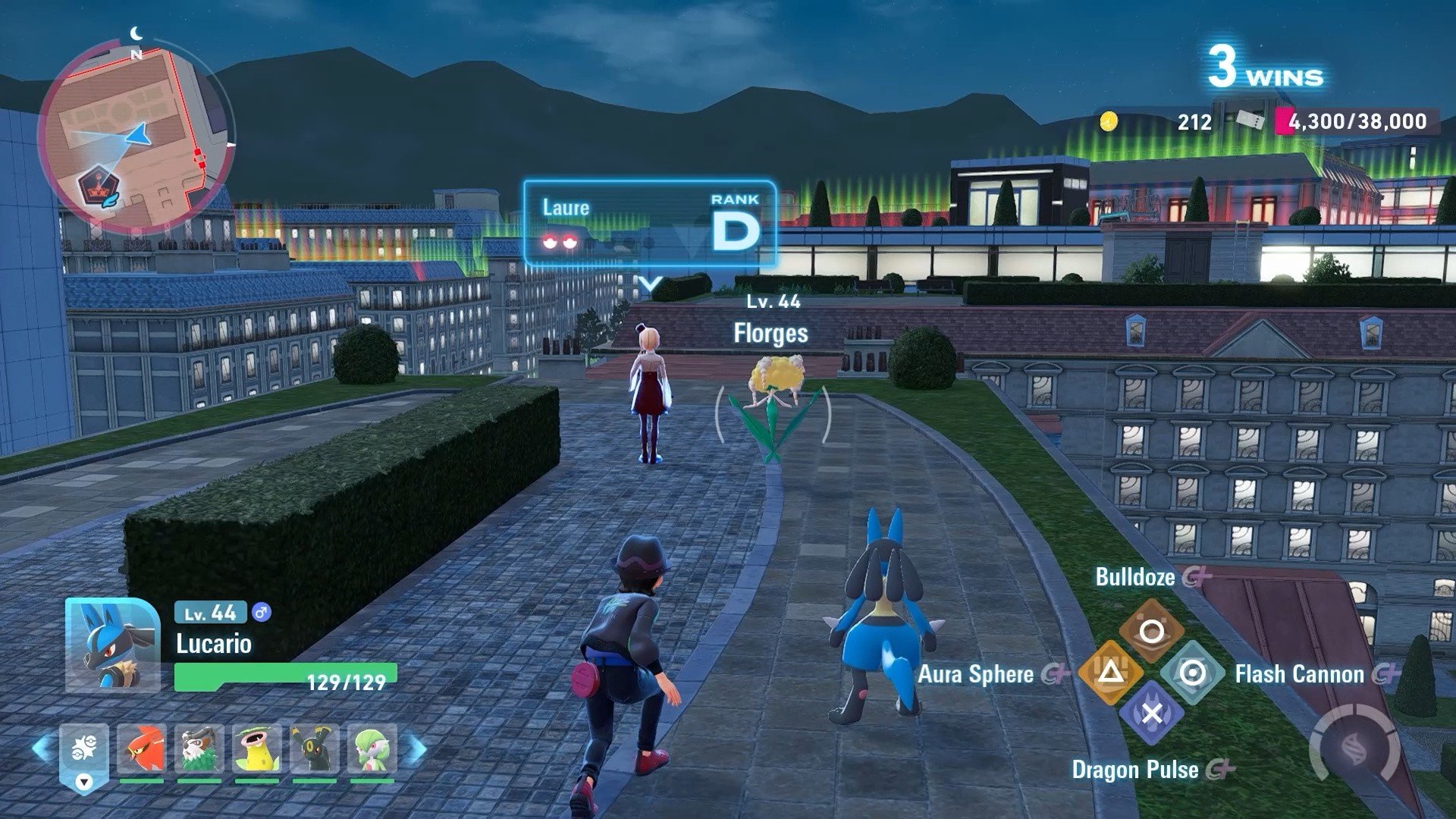1456x819 pixels.
Task: Send out Gardevoir from the party
Action: [372, 749]
